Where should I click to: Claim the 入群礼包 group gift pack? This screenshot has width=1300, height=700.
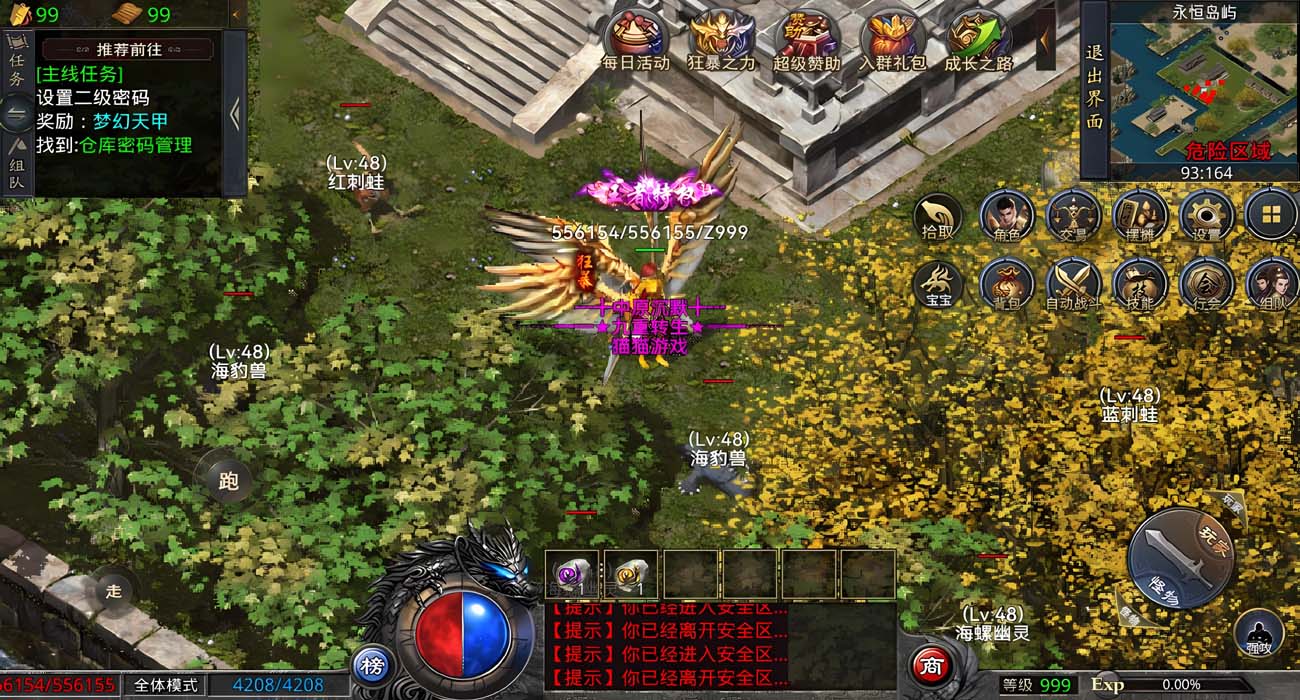coord(892,40)
